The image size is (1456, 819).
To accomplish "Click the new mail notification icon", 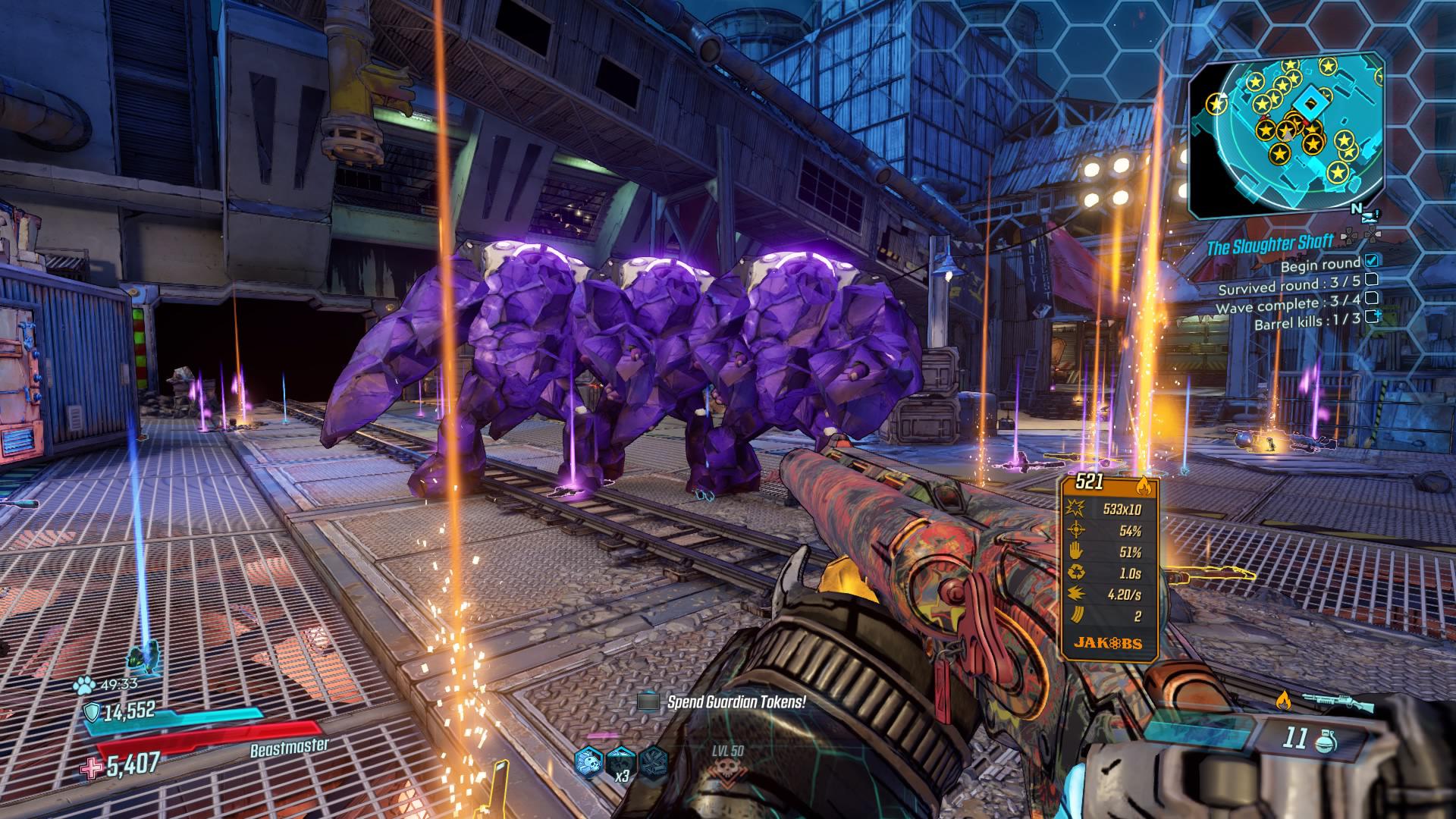I will (x=1368, y=218).
